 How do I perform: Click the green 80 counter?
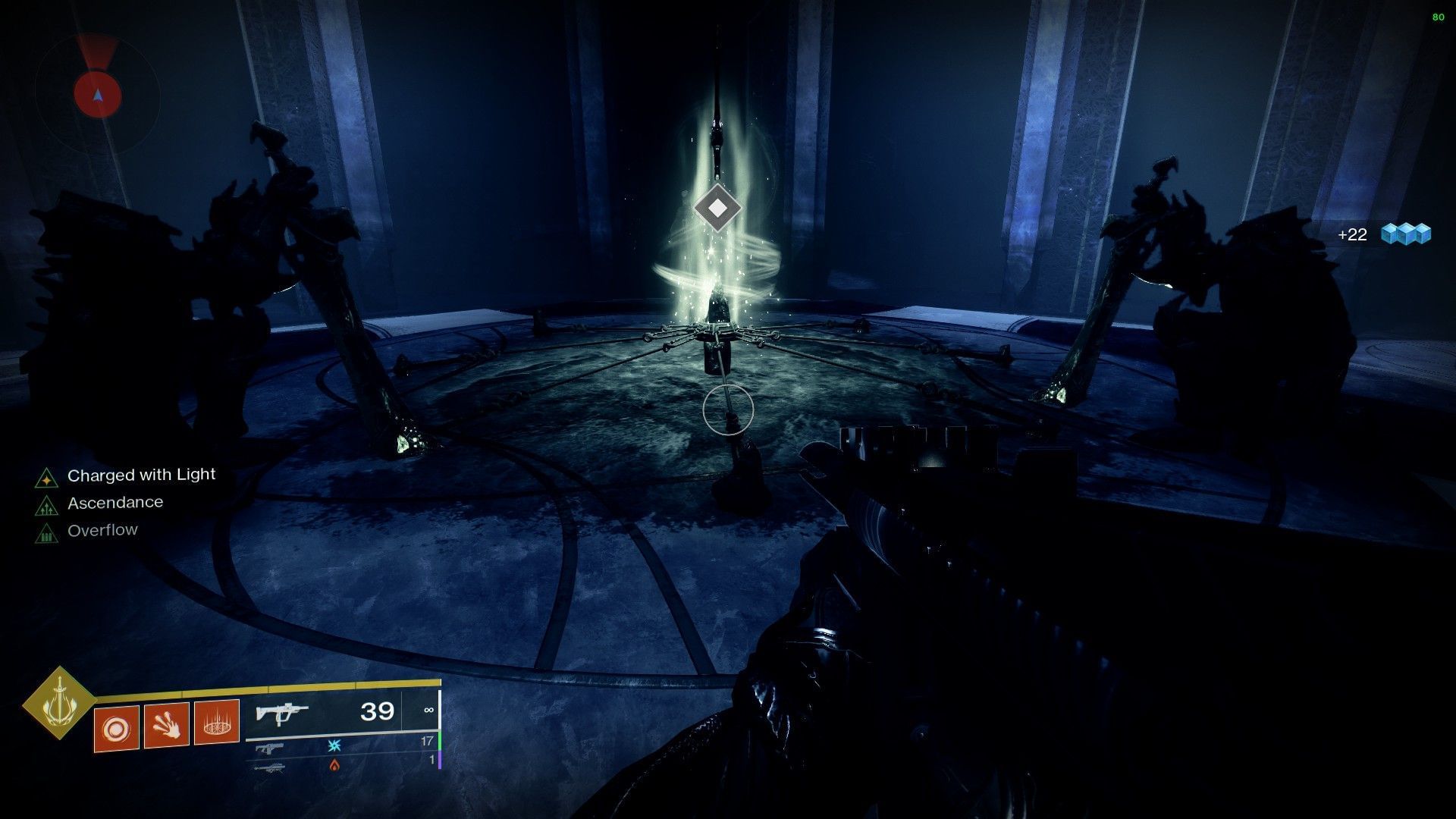(1440, 15)
